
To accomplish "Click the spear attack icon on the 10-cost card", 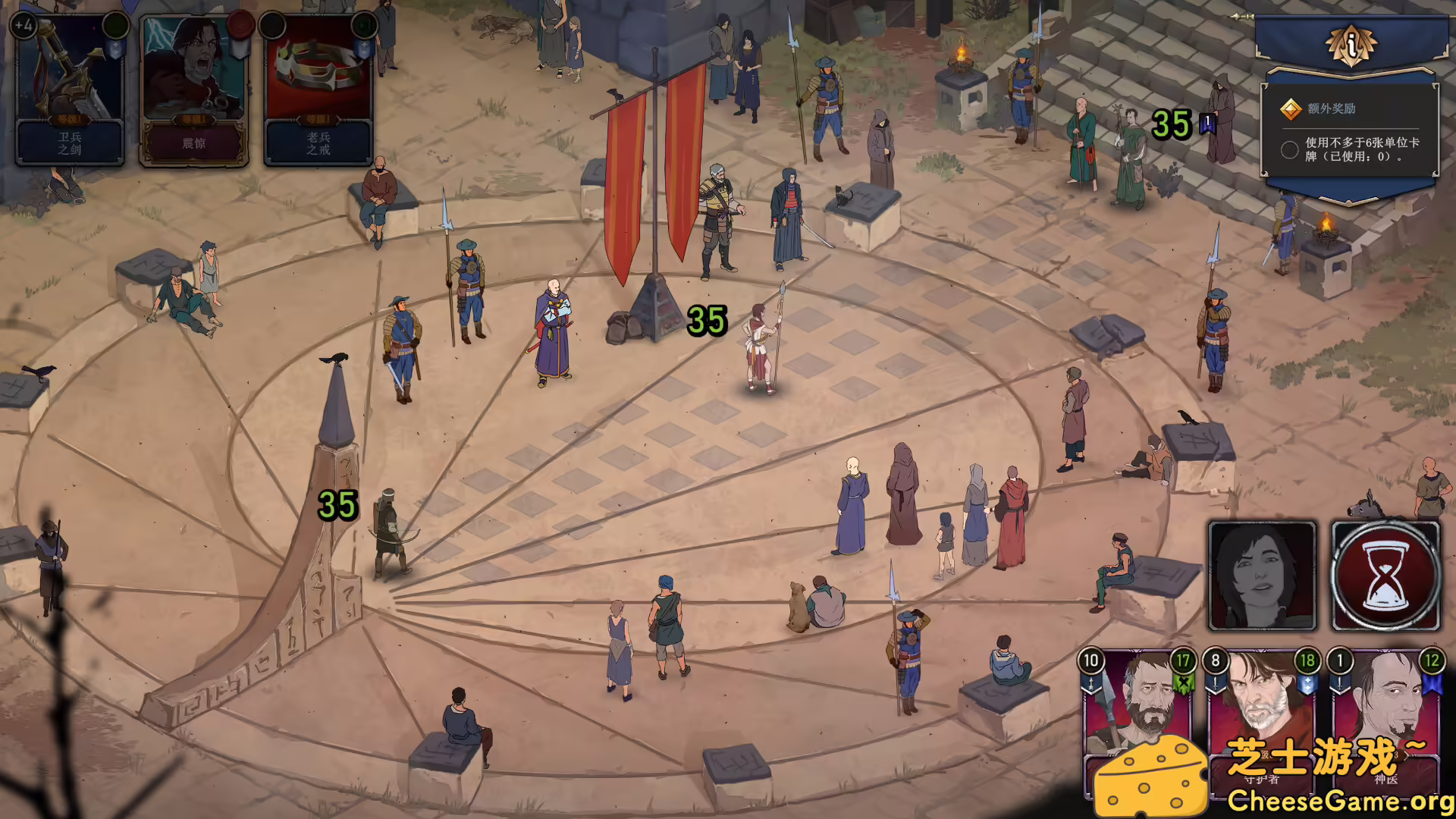I will click(x=1090, y=682).
